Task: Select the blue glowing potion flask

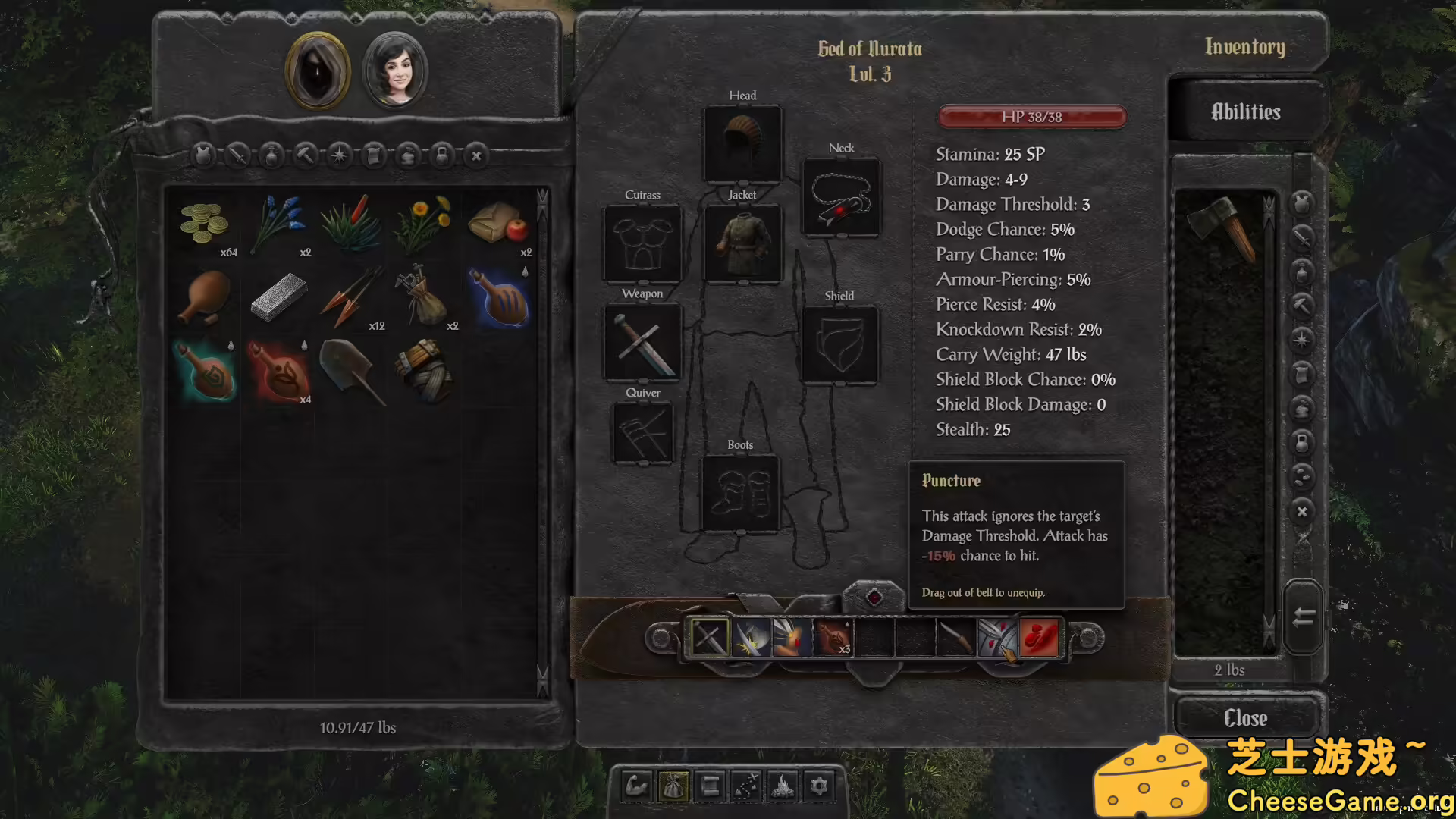Action: click(x=500, y=297)
